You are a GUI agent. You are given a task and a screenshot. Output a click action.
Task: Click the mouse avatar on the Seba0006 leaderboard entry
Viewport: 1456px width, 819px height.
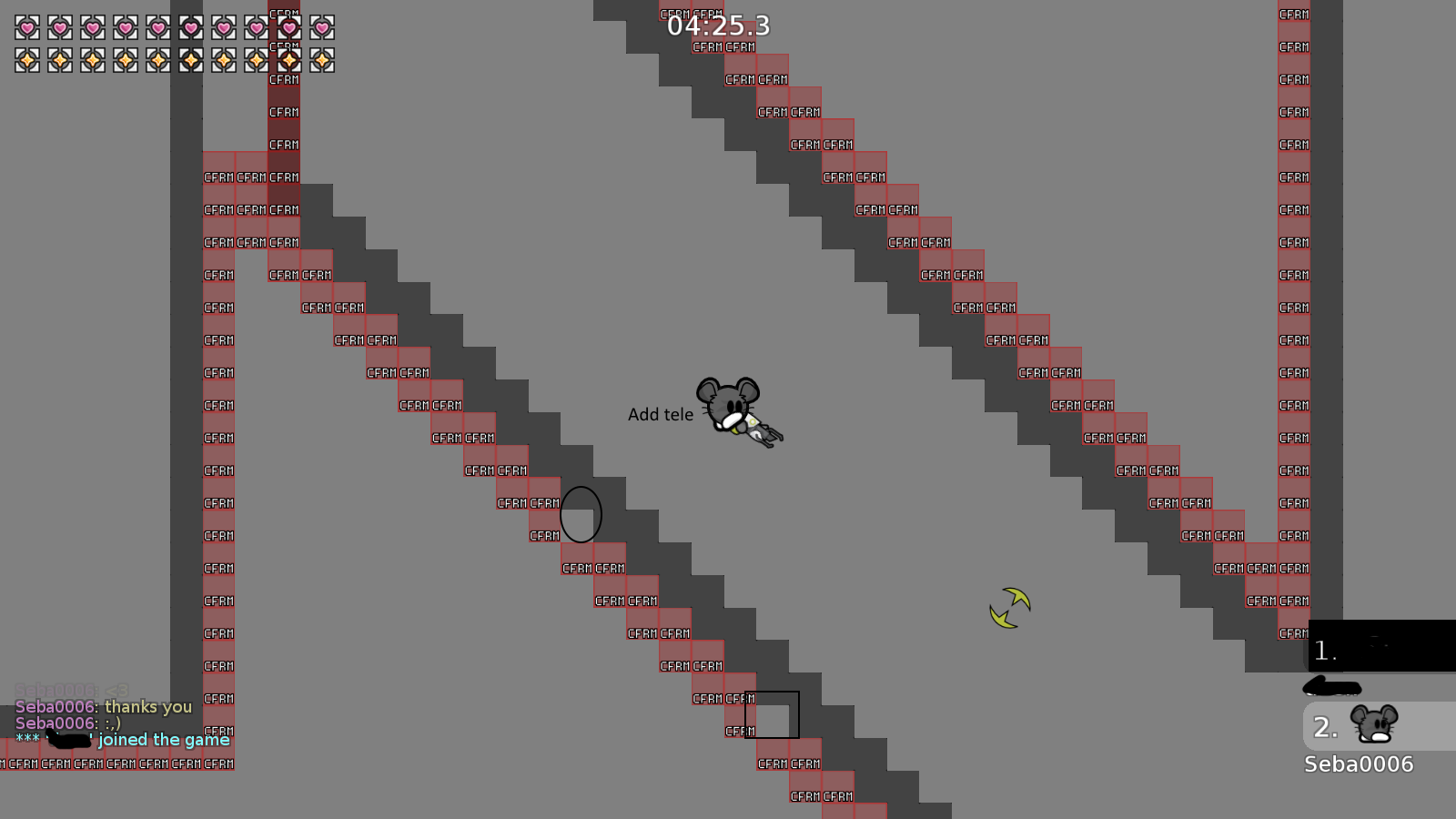(x=1374, y=723)
